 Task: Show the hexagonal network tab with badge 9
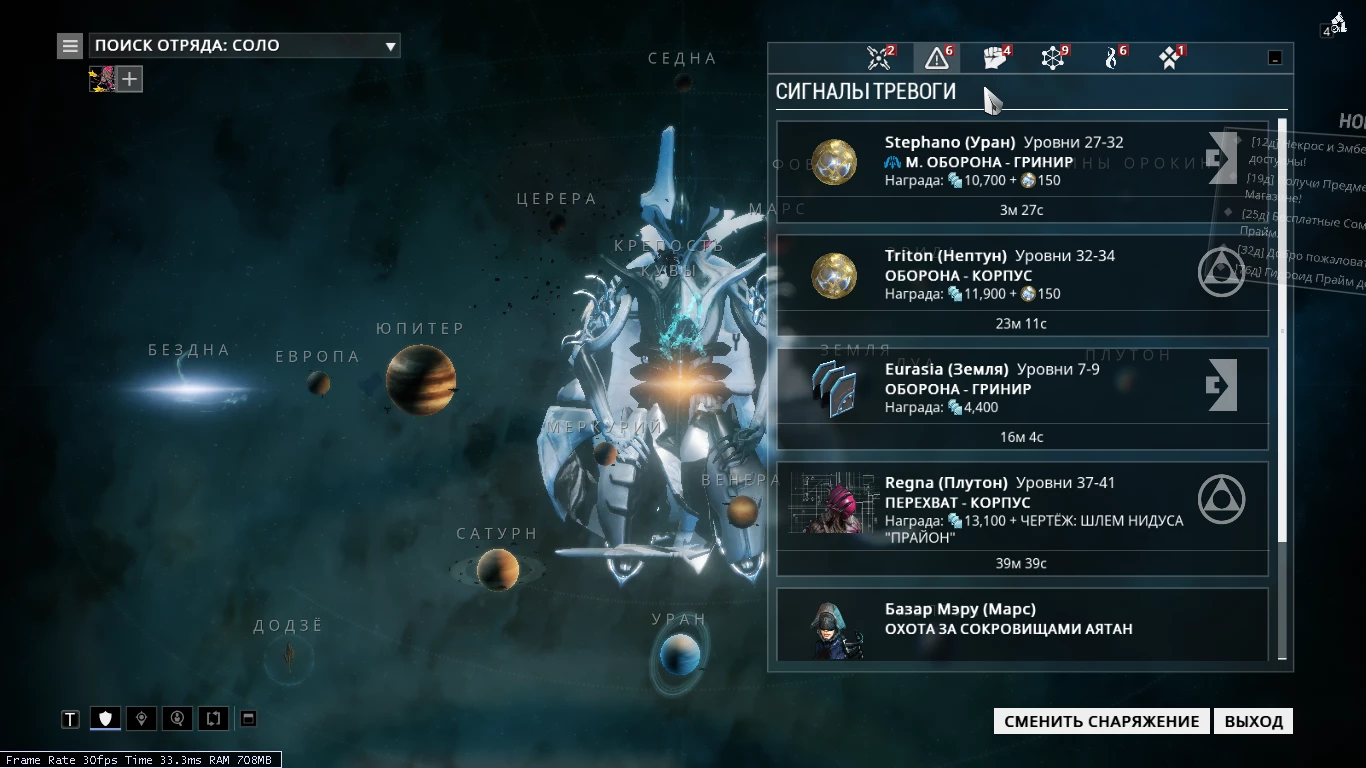[1053, 58]
